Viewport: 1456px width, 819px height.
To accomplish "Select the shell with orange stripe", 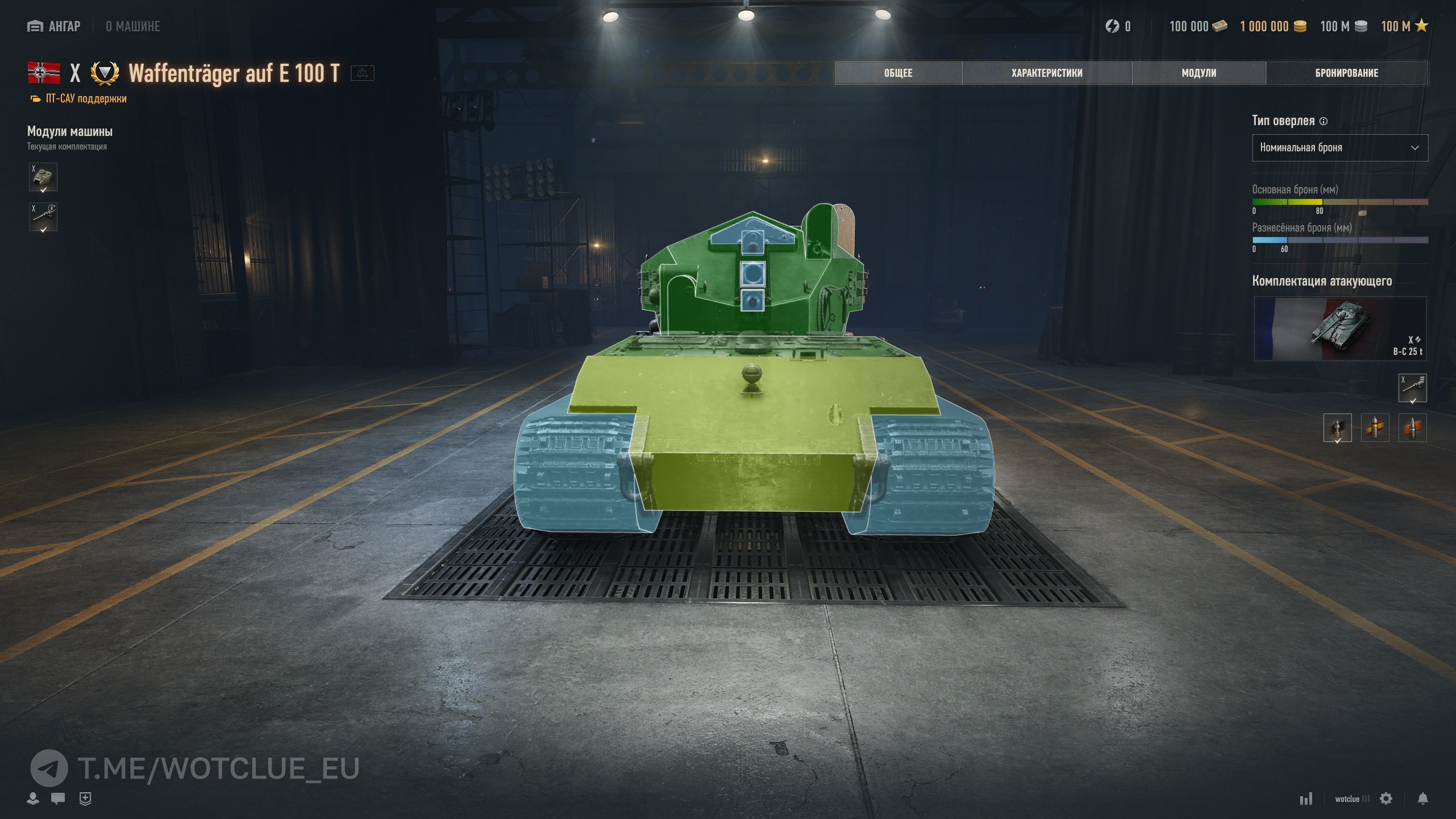I will click(1412, 428).
